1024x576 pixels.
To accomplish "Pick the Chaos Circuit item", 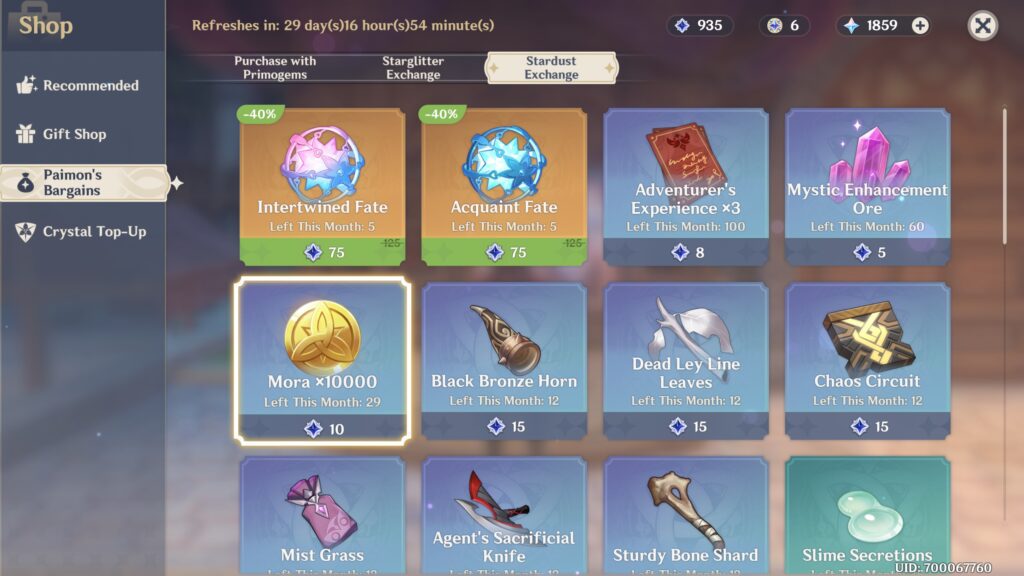I will click(867, 360).
